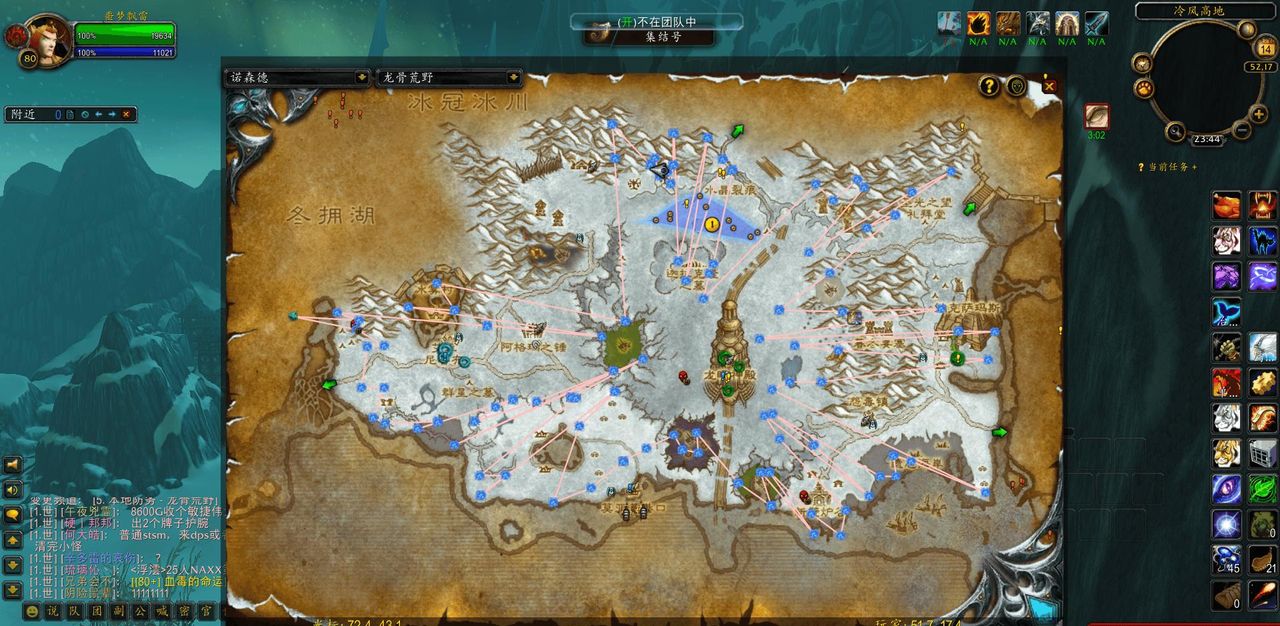Zoom in the minimap with the plus button
Image resolution: width=1280 pixels, height=626 pixels.
click(x=1258, y=115)
